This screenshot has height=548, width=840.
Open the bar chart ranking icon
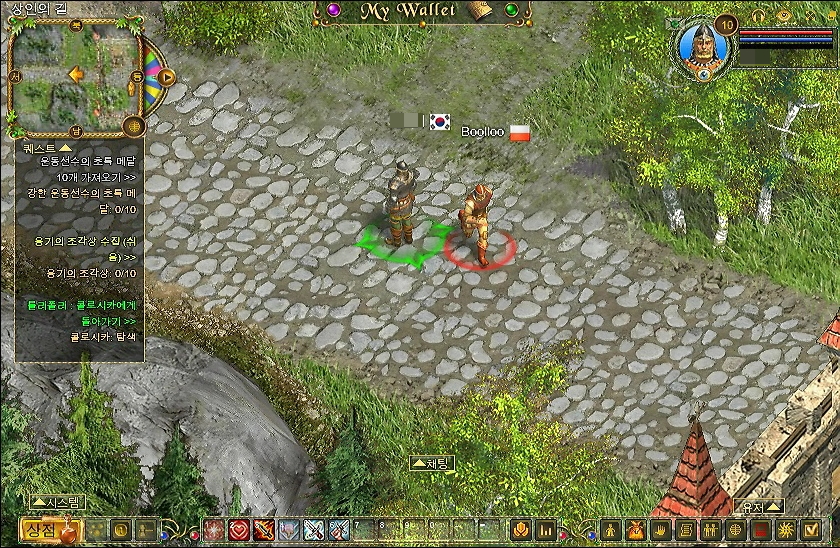(x=547, y=530)
